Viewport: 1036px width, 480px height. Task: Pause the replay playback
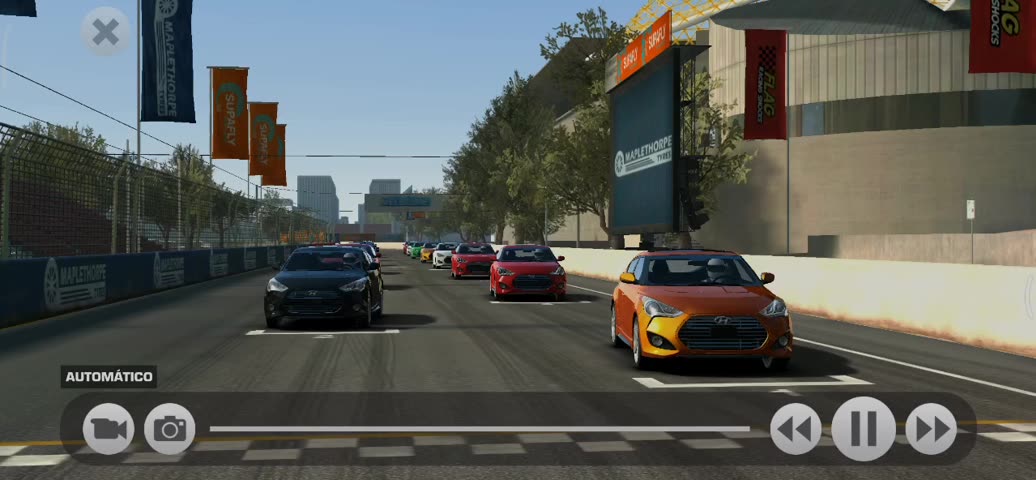863,429
